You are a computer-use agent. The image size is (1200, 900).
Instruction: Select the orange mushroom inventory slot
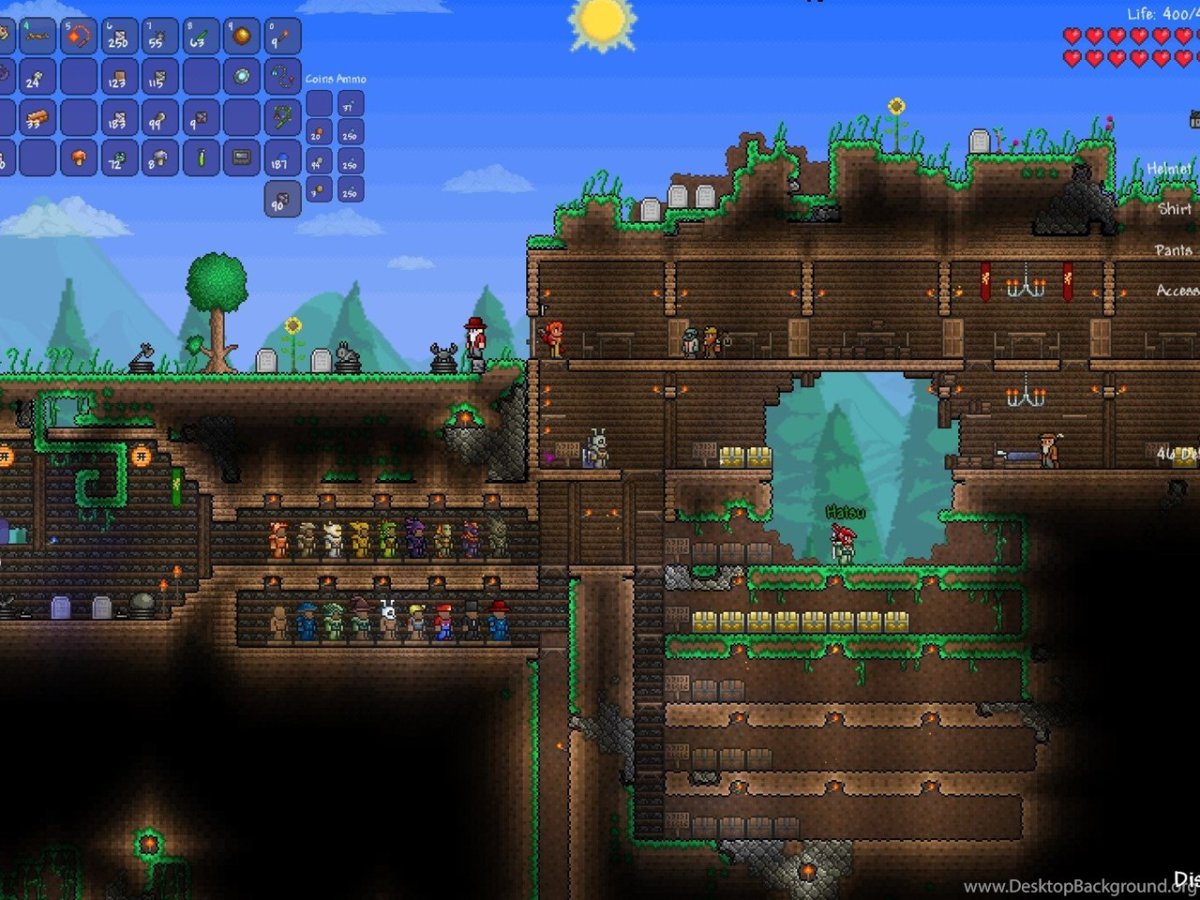pos(79,157)
